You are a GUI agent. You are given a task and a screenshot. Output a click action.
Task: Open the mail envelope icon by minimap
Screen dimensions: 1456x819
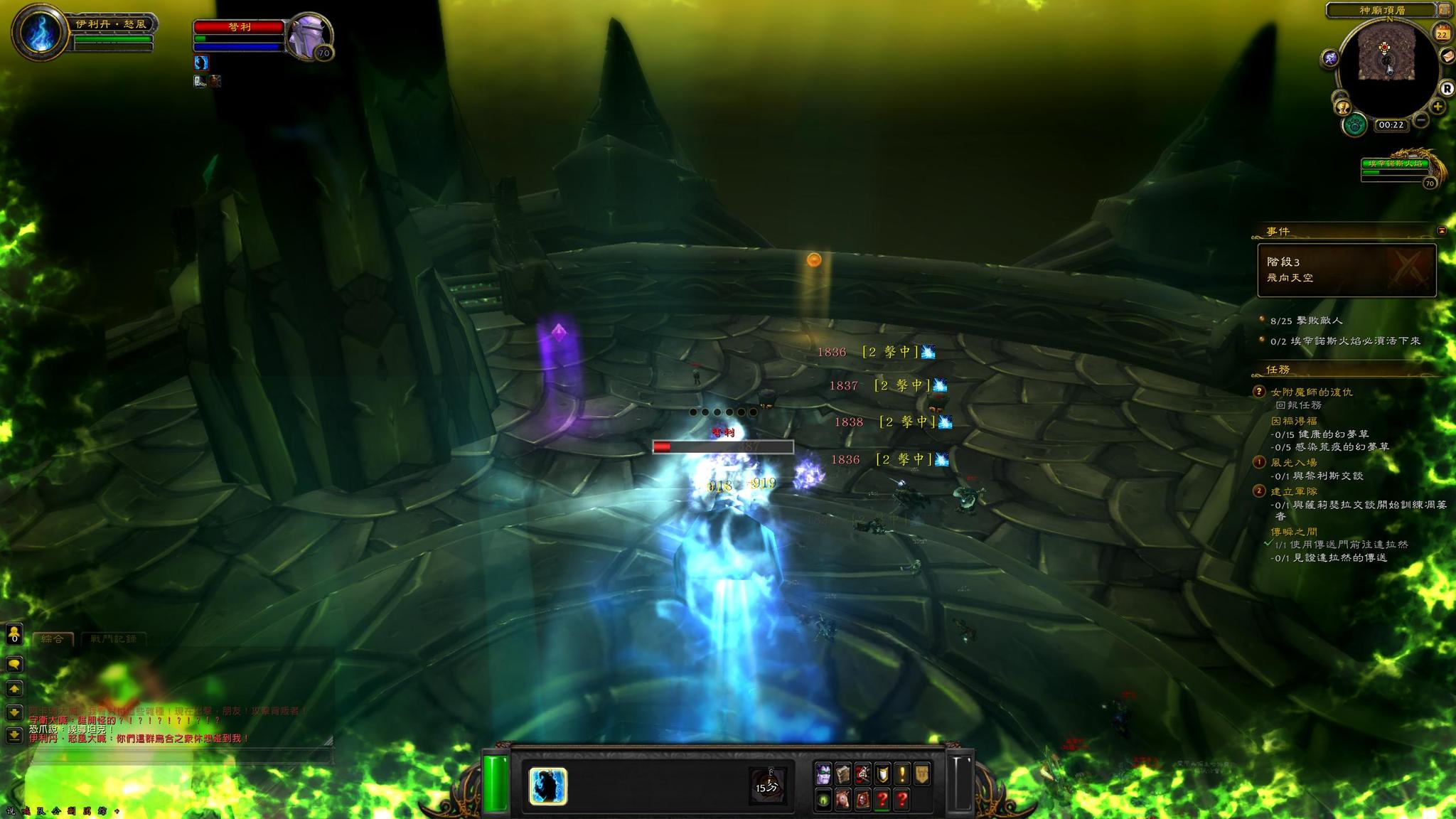1447,56
